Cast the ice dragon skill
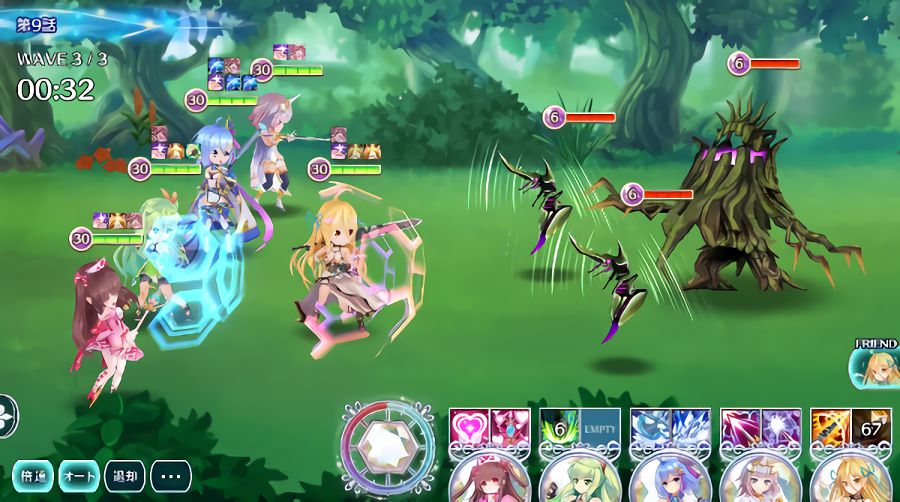This screenshot has height=502, width=900. tap(650, 427)
